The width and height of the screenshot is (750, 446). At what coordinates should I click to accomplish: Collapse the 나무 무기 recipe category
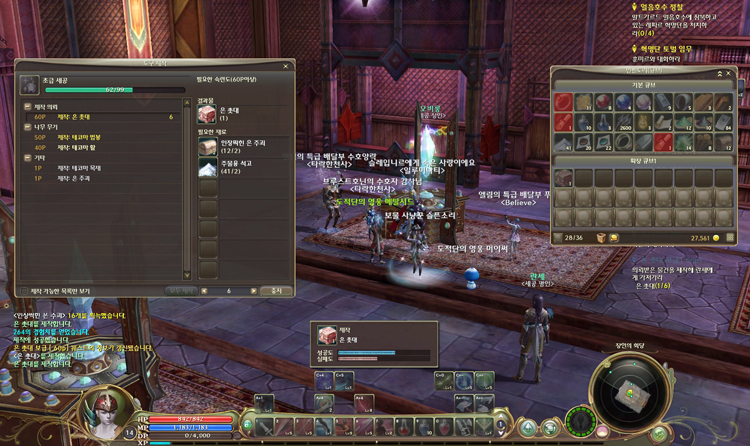pyautogui.click(x=27, y=125)
